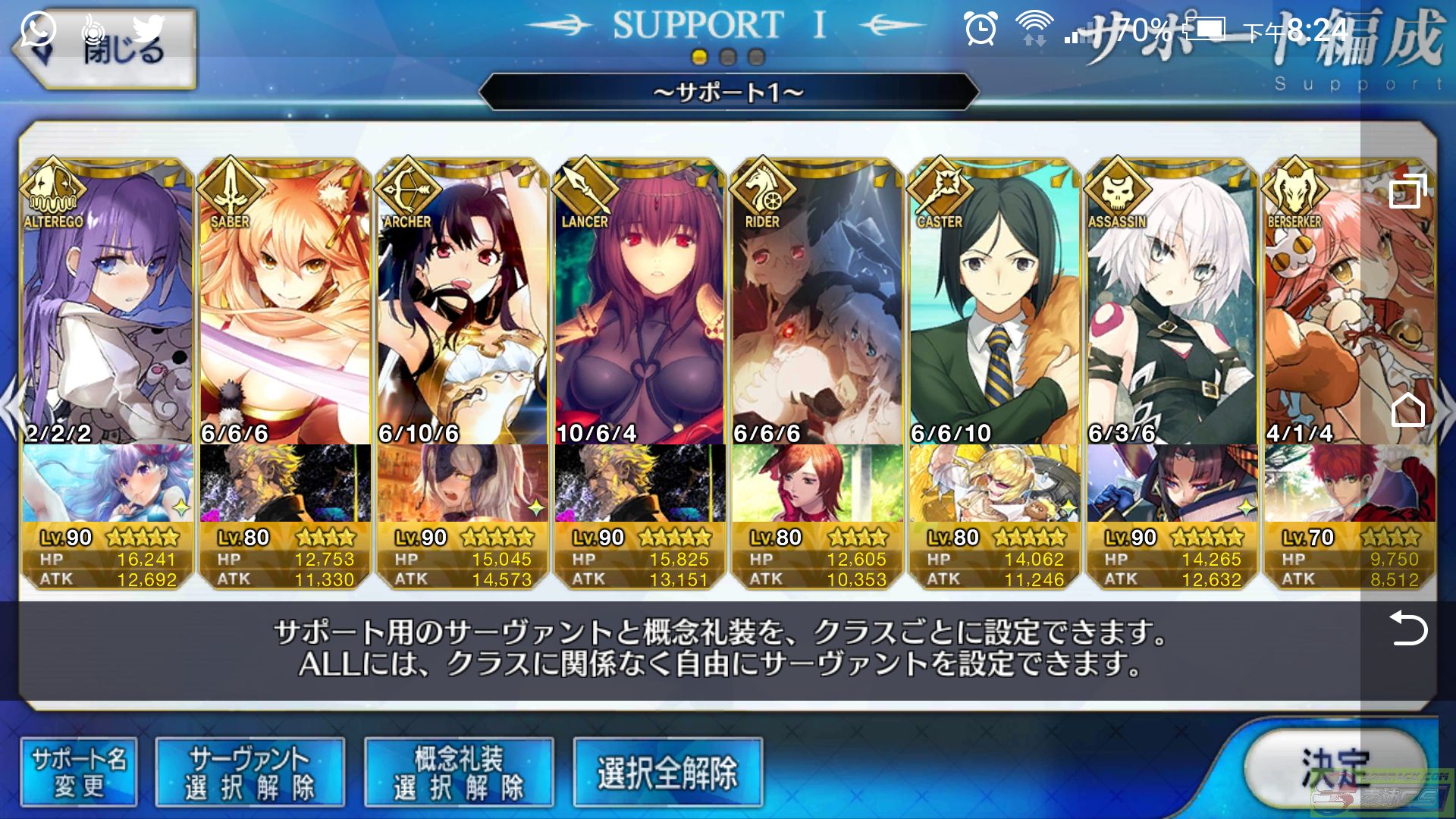Switch to the second support page dot

pos(728,57)
